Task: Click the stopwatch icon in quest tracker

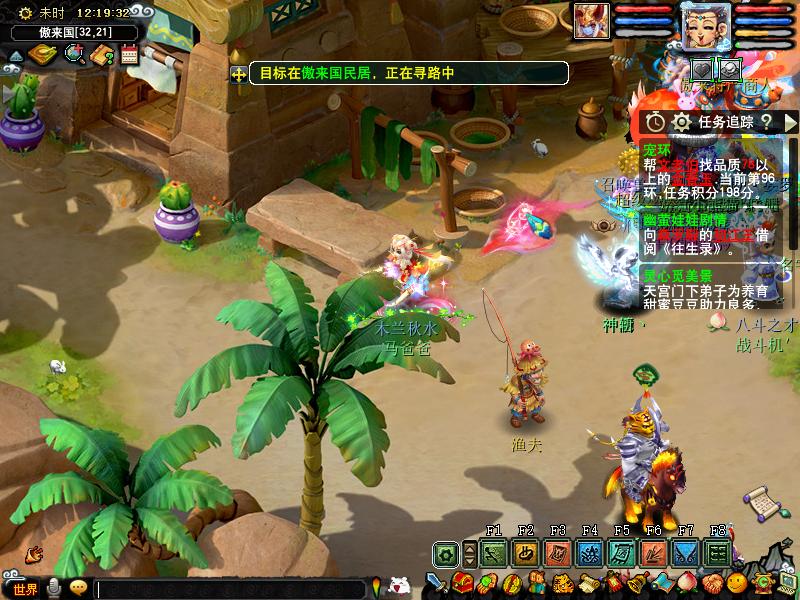Action: pos(655,121)
